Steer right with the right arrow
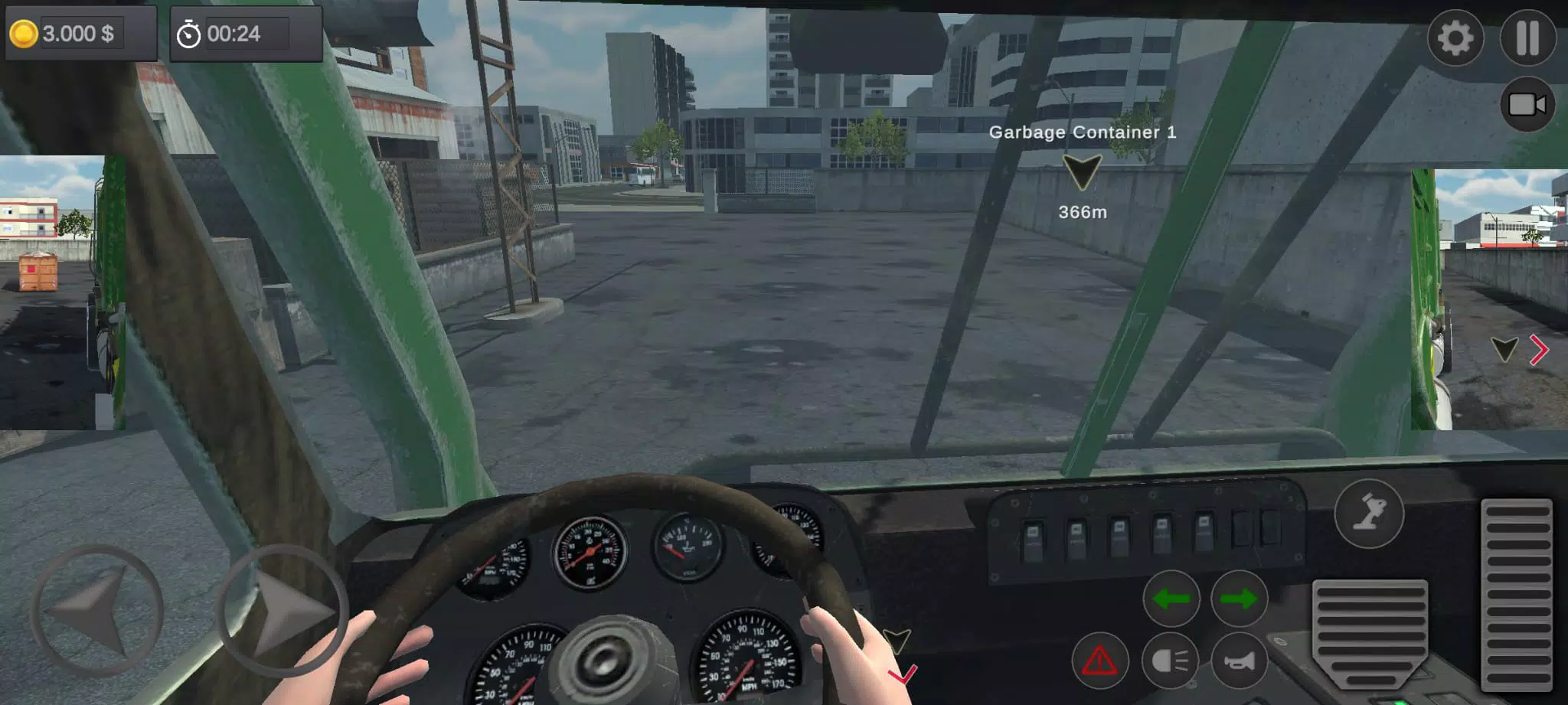The width and height of the screenshot is (1568, 705). [283, 611]
